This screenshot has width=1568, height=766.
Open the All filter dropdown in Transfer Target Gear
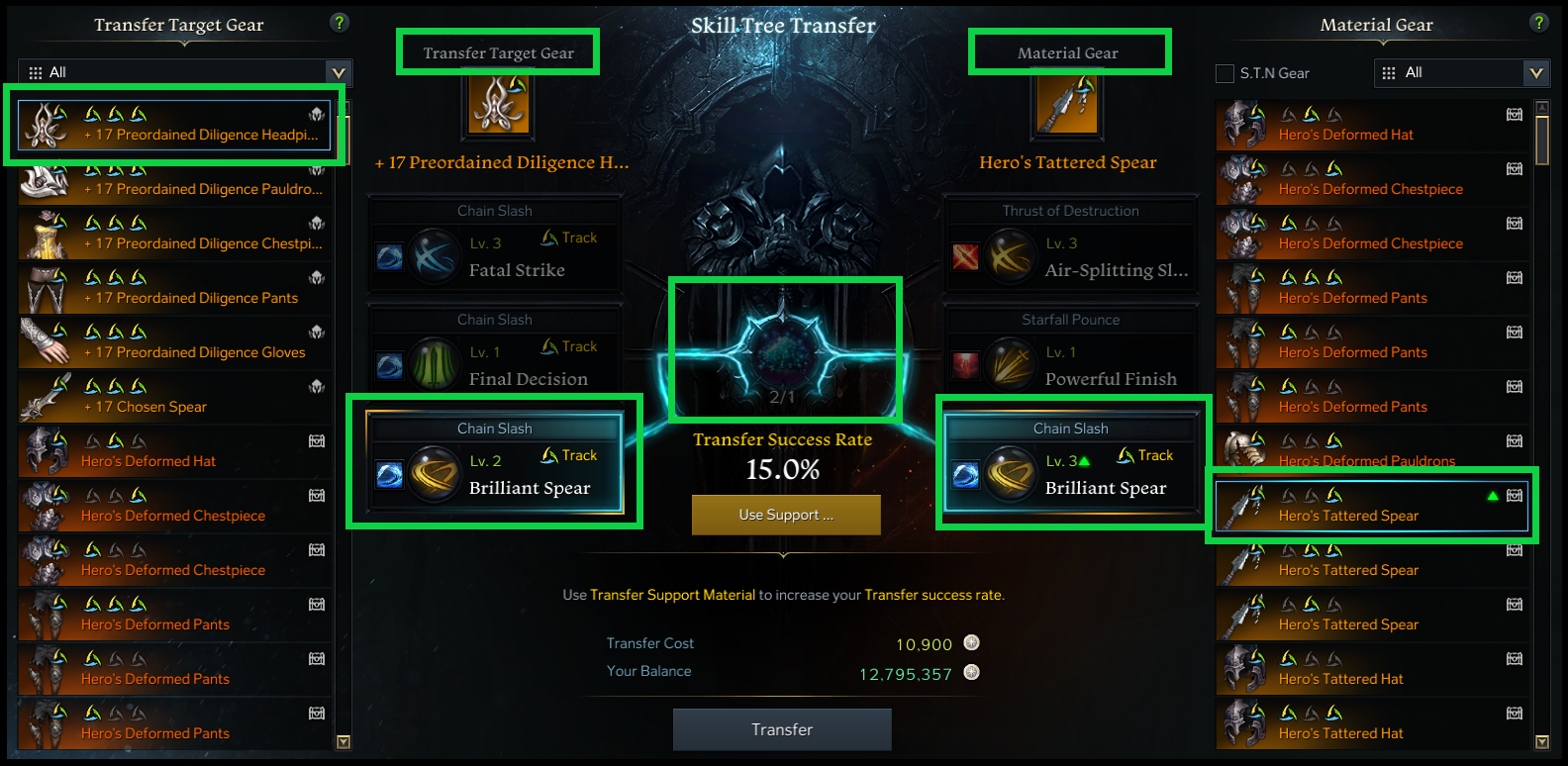click(339, 71)
